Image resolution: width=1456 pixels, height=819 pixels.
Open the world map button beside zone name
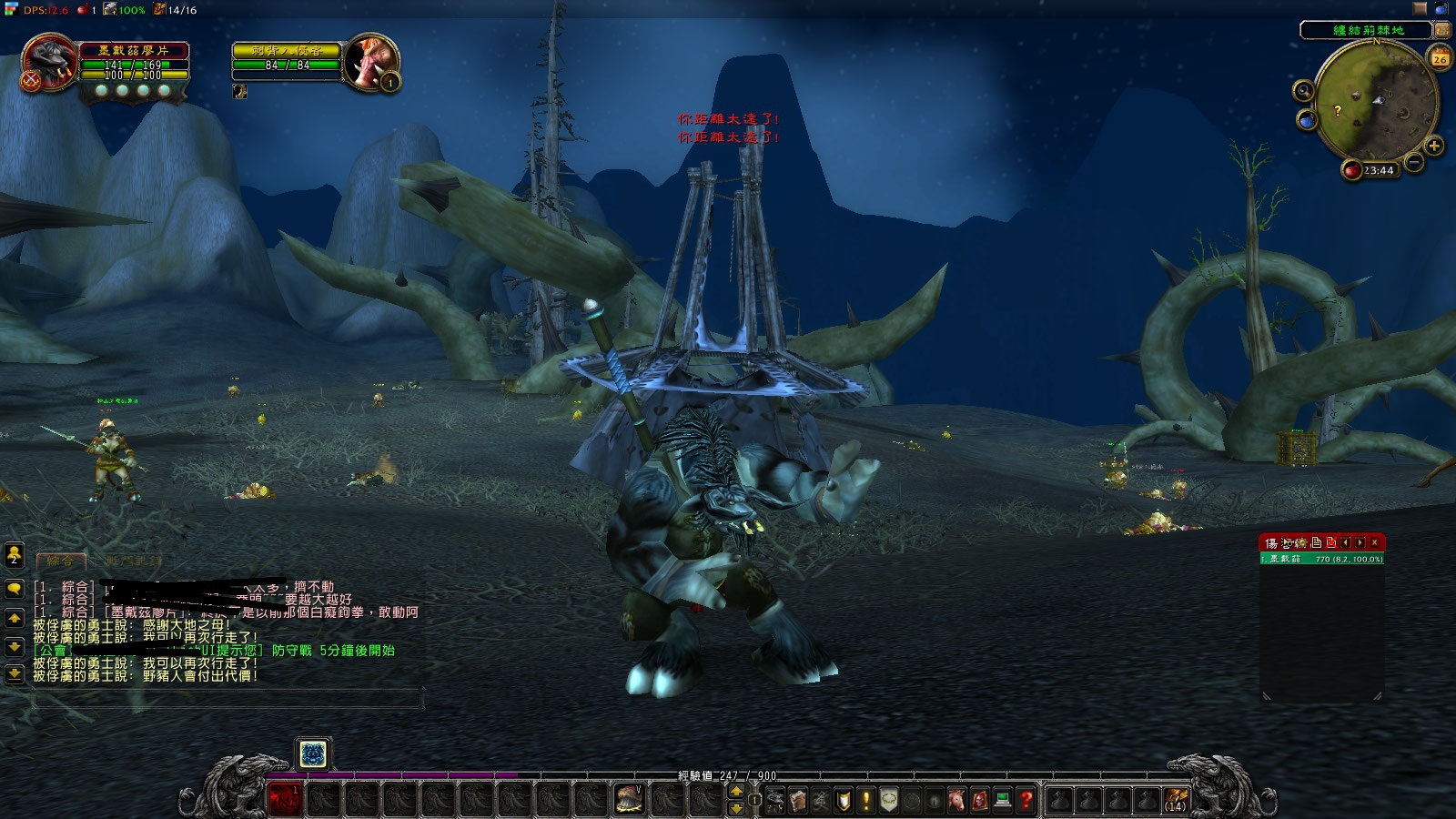click(x=1442, y=31)
